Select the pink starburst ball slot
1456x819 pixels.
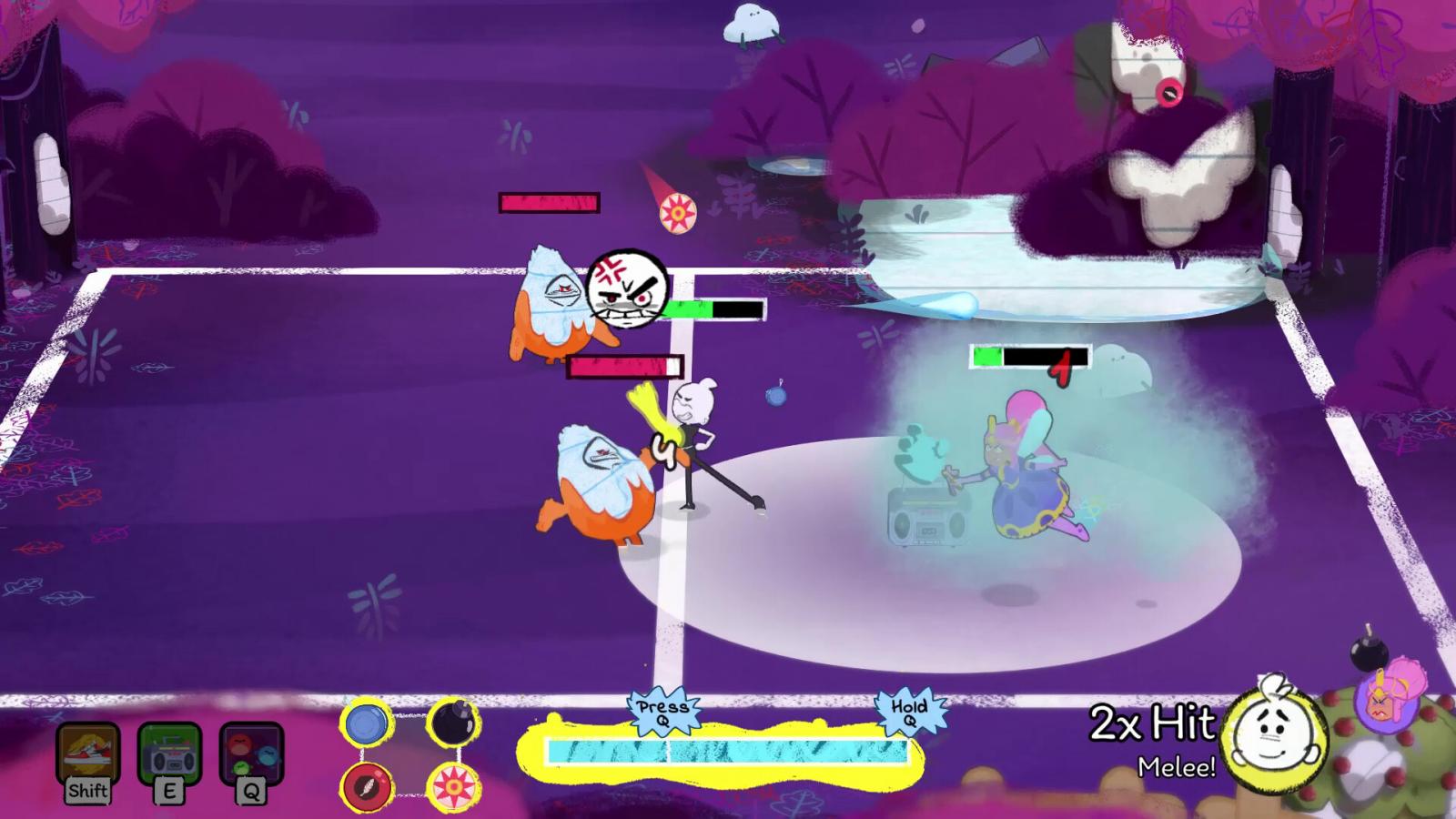point(453,786)
